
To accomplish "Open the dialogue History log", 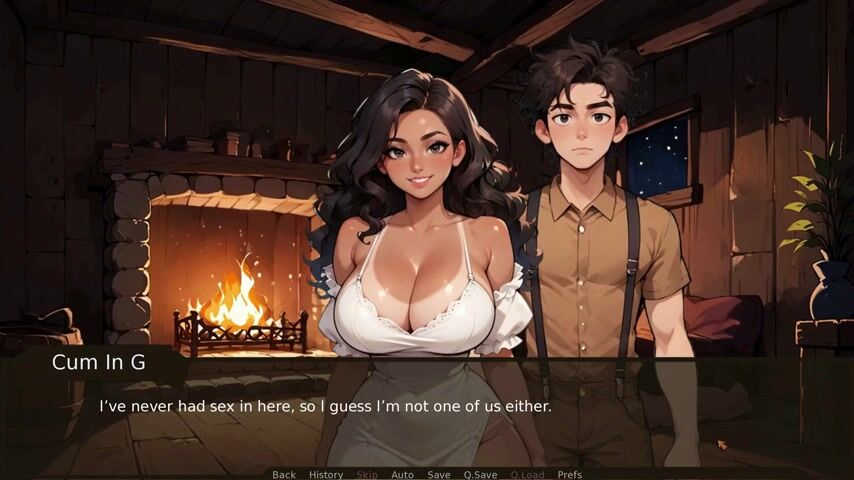I will [x=326, y=474].
